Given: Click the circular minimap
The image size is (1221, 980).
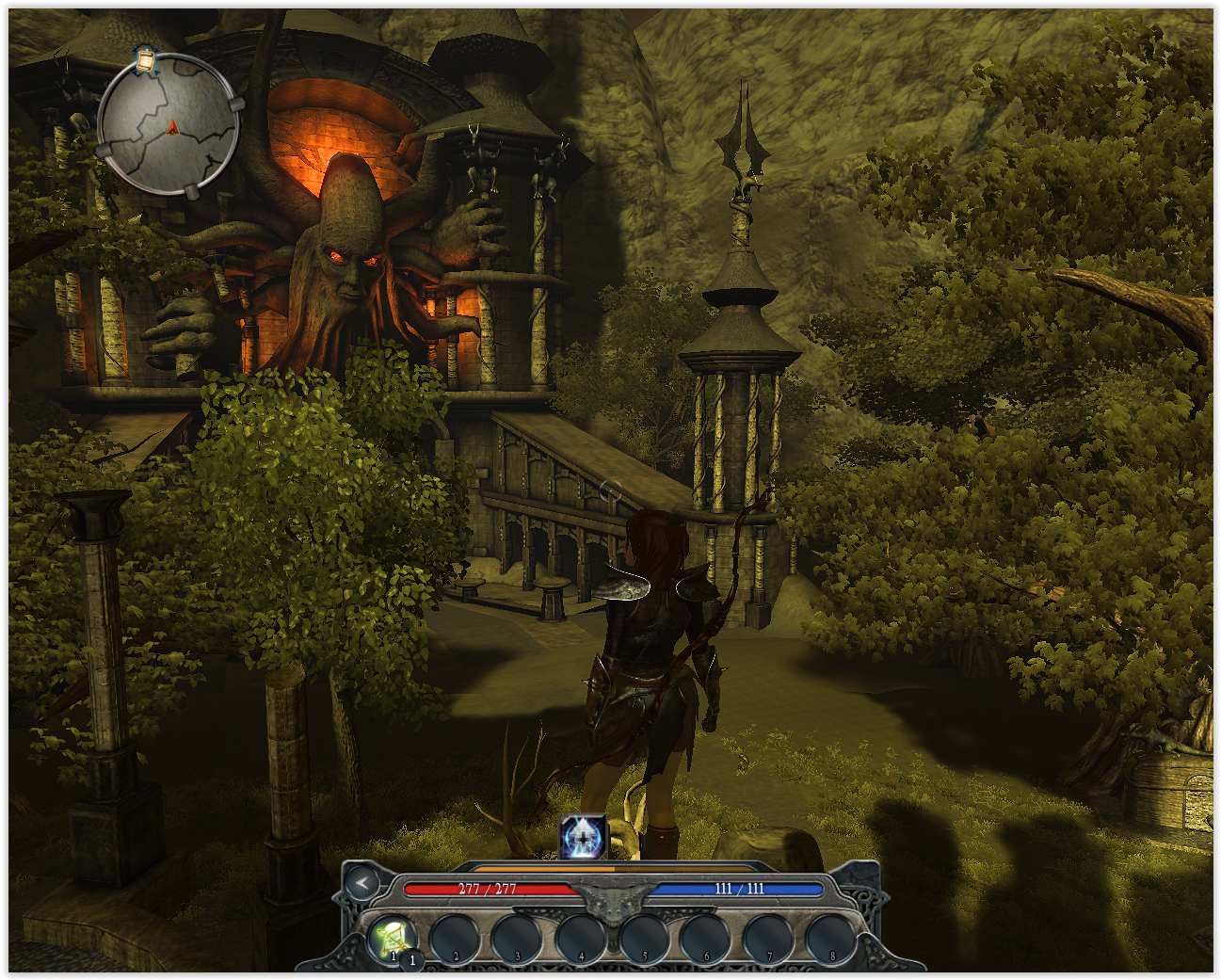Looking at the screenshot, I should 168,125.
